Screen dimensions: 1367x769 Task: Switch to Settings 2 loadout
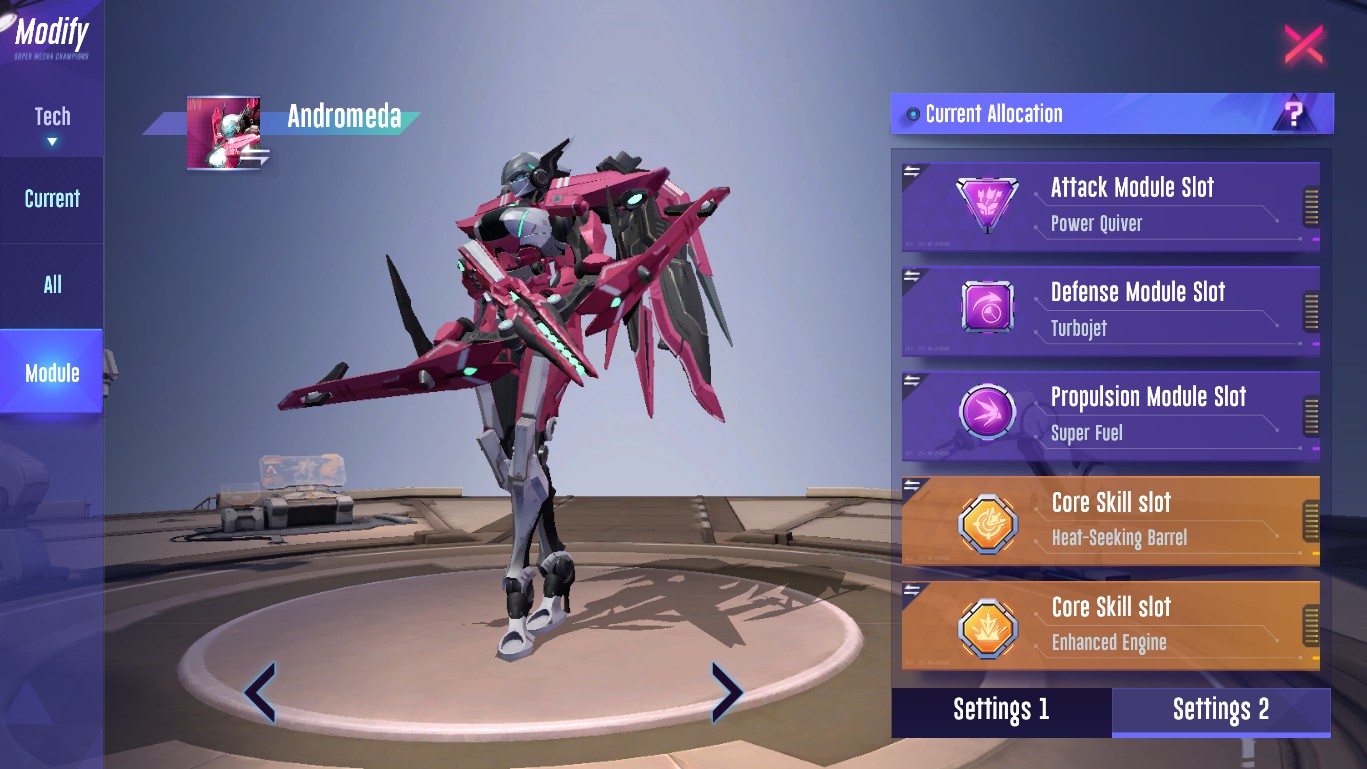pos(1221,710)
